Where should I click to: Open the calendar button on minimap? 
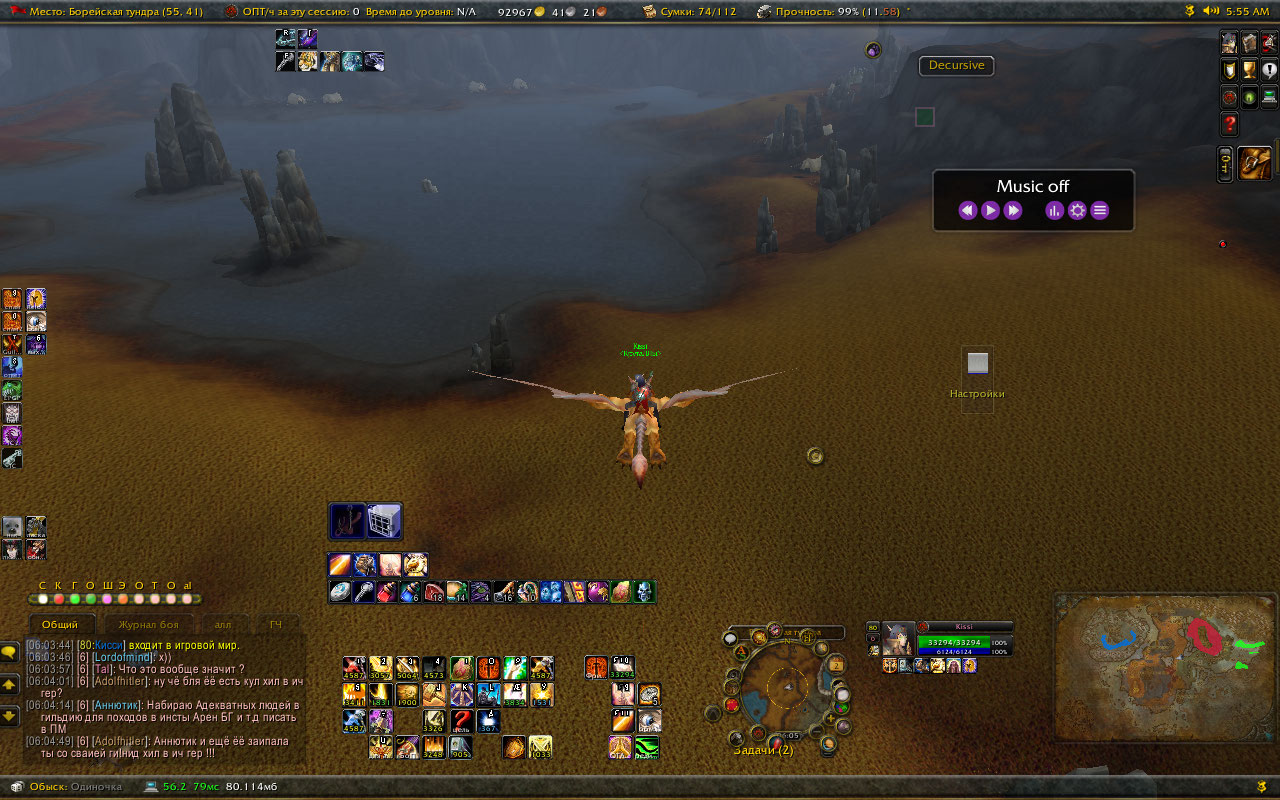836,665
